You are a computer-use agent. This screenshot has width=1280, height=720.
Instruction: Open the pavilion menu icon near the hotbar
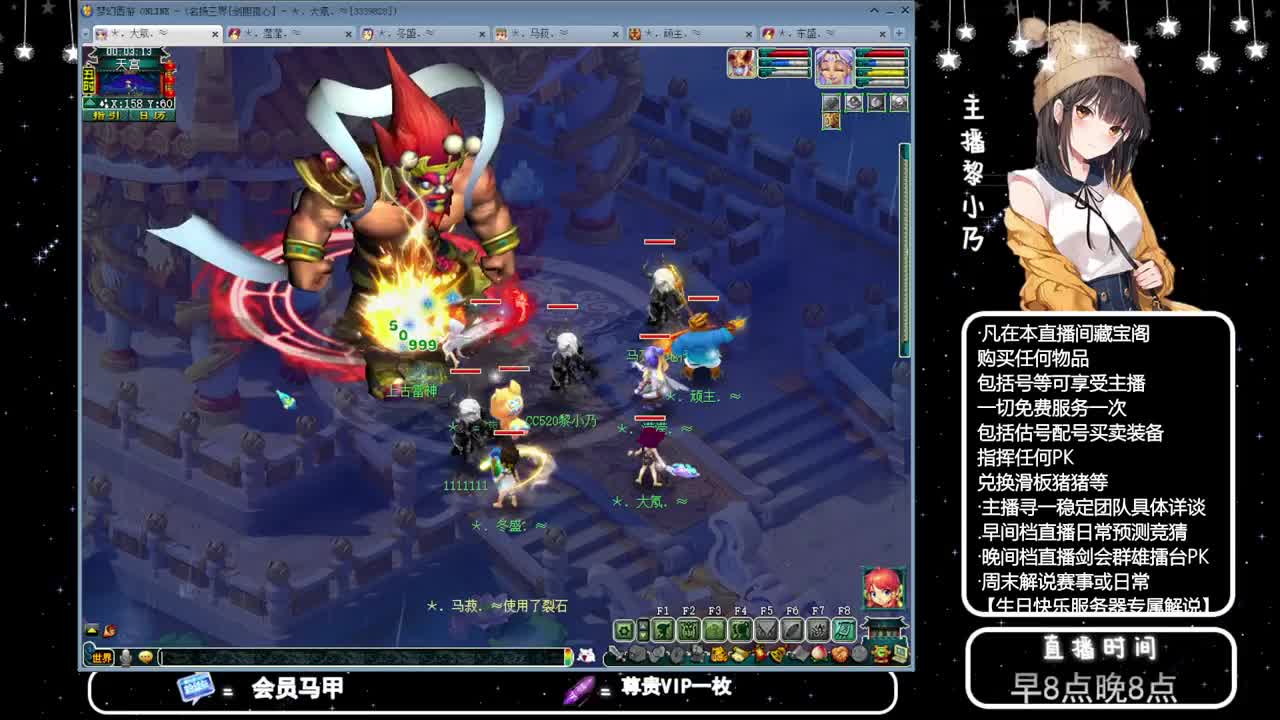click(x=885, y=630)
